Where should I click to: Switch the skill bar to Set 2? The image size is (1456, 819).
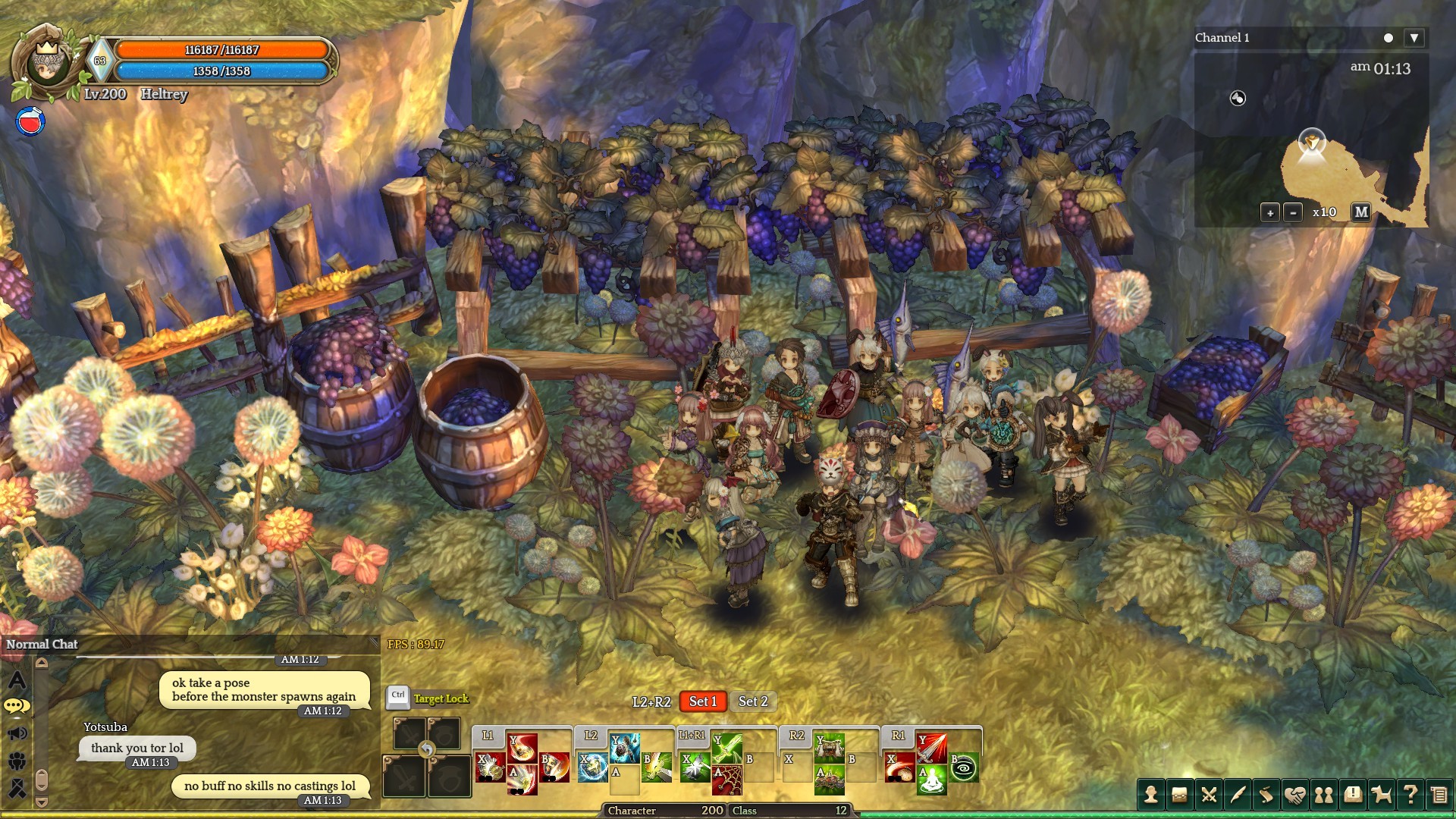pos(753,701)
